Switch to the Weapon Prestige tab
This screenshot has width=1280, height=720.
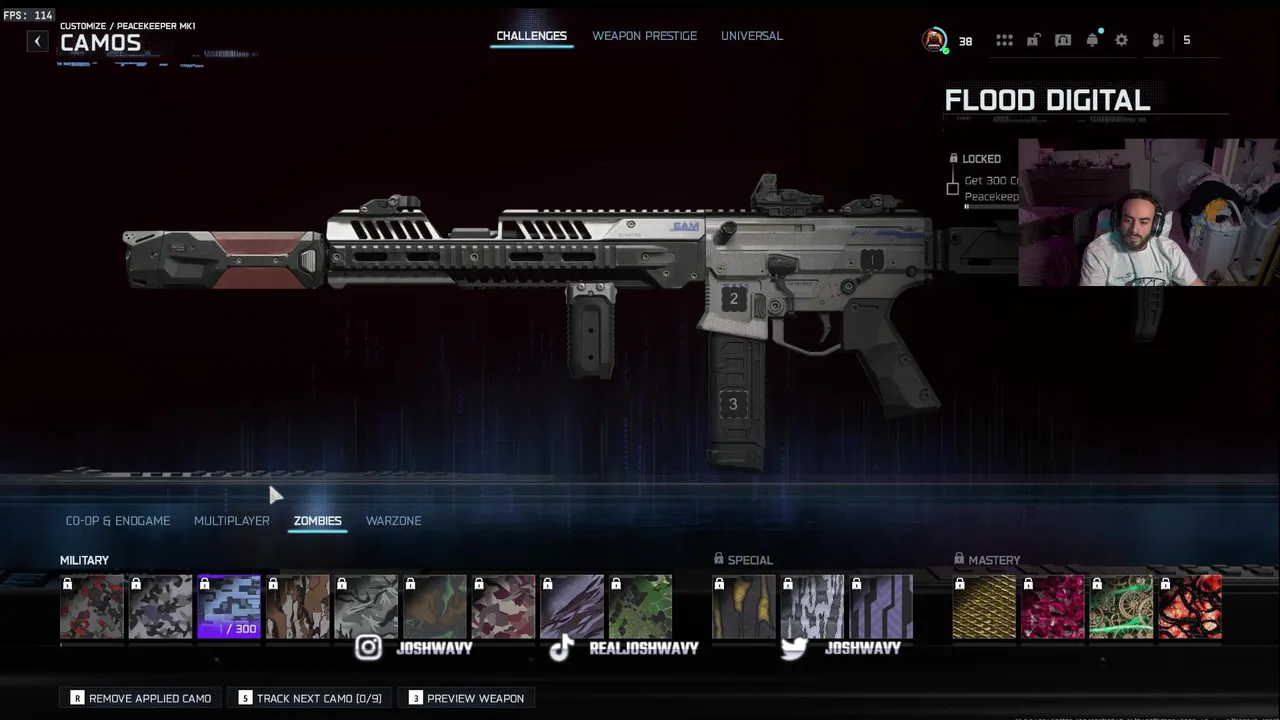pos(644,36)
